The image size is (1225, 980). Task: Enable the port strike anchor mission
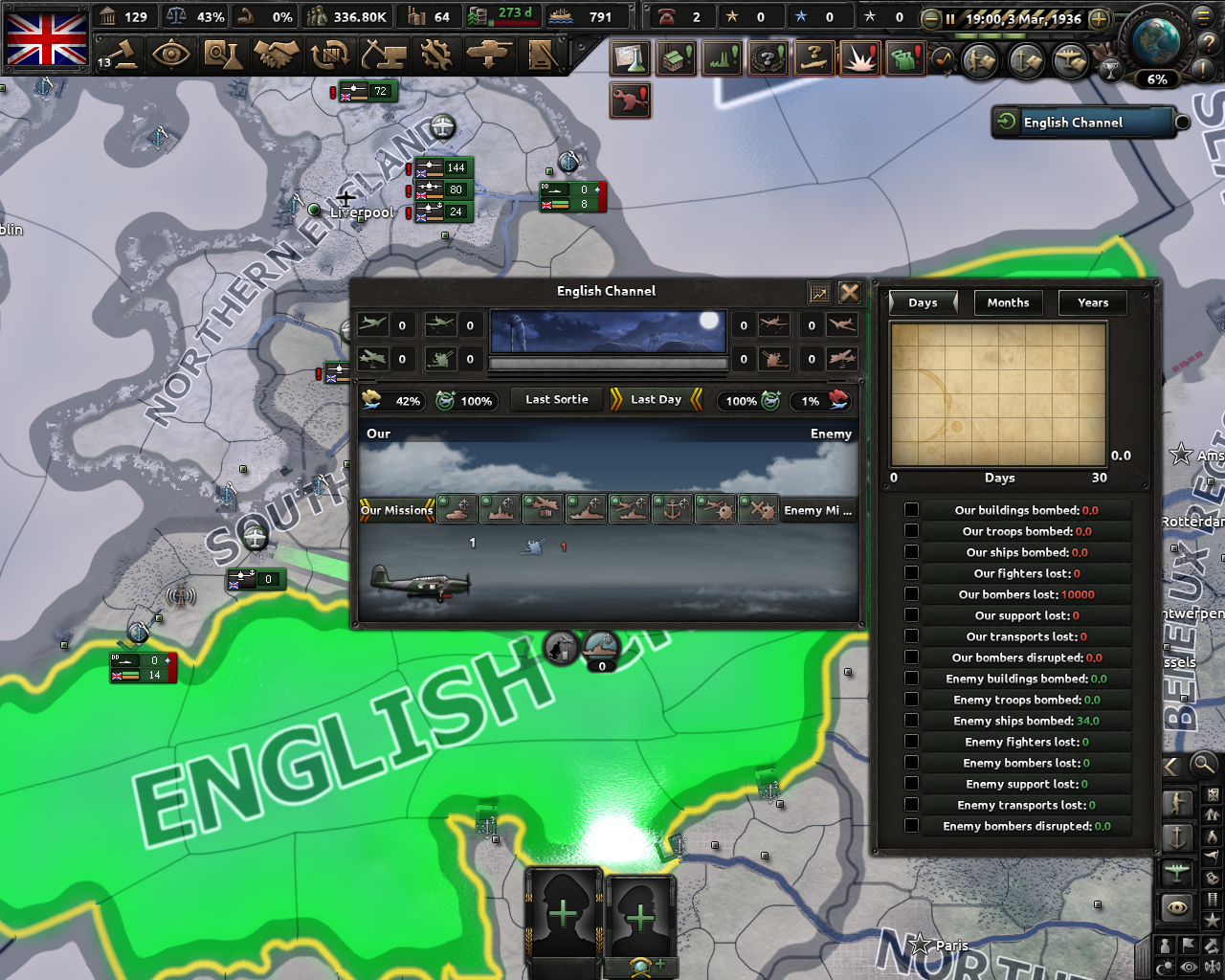click(x=673, y=510)
